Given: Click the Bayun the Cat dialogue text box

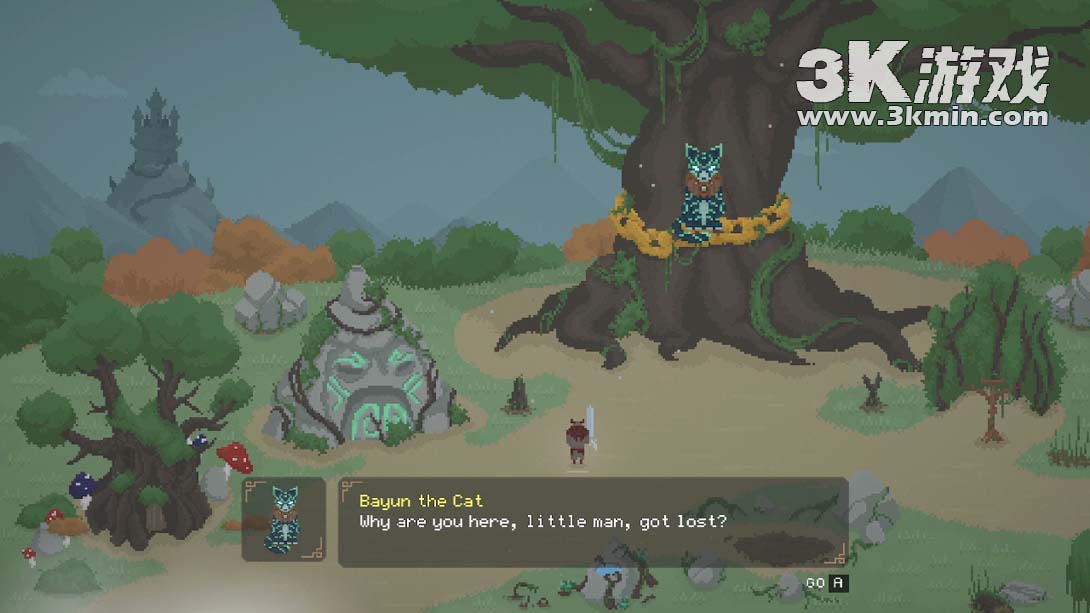Looking at the screenshot, I should [592, 522].
